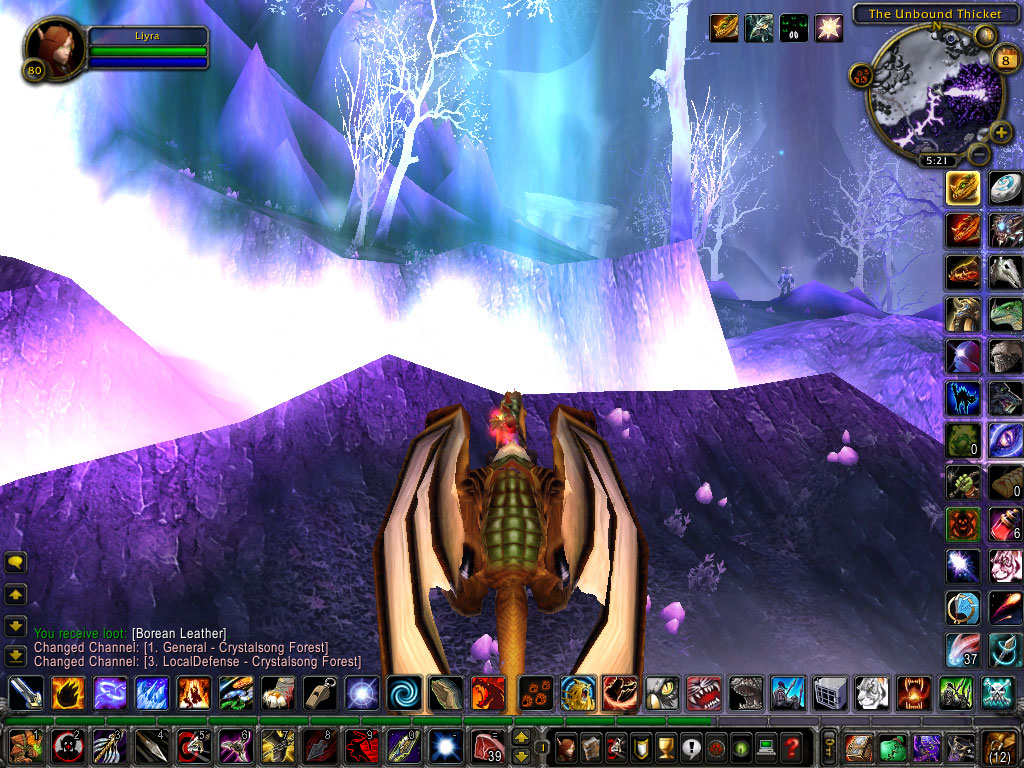Summon the highlighted golden dragon mount icon
1024x768 pixels.
963,188
